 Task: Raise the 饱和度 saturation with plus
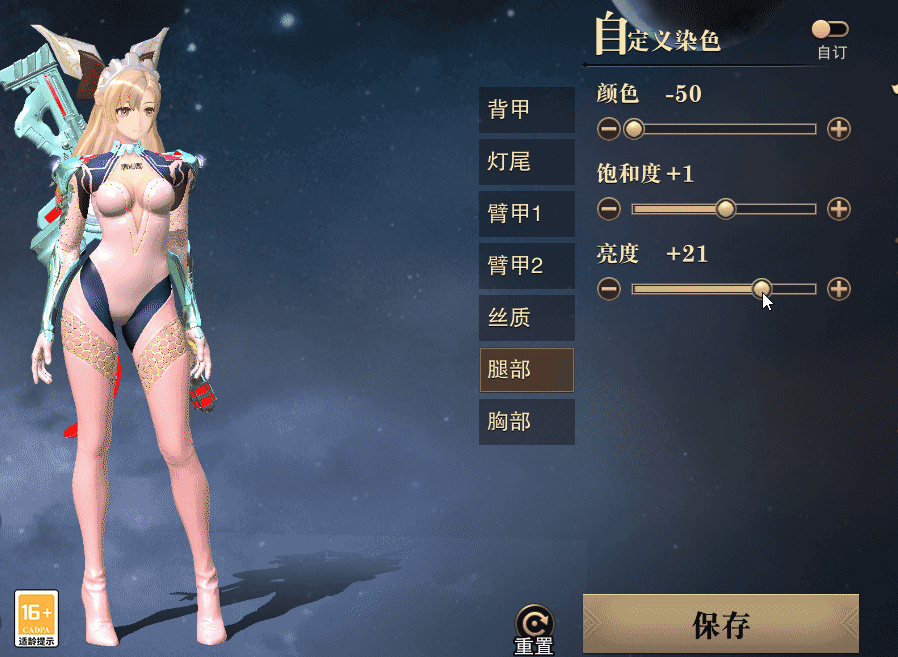(839, 209)
